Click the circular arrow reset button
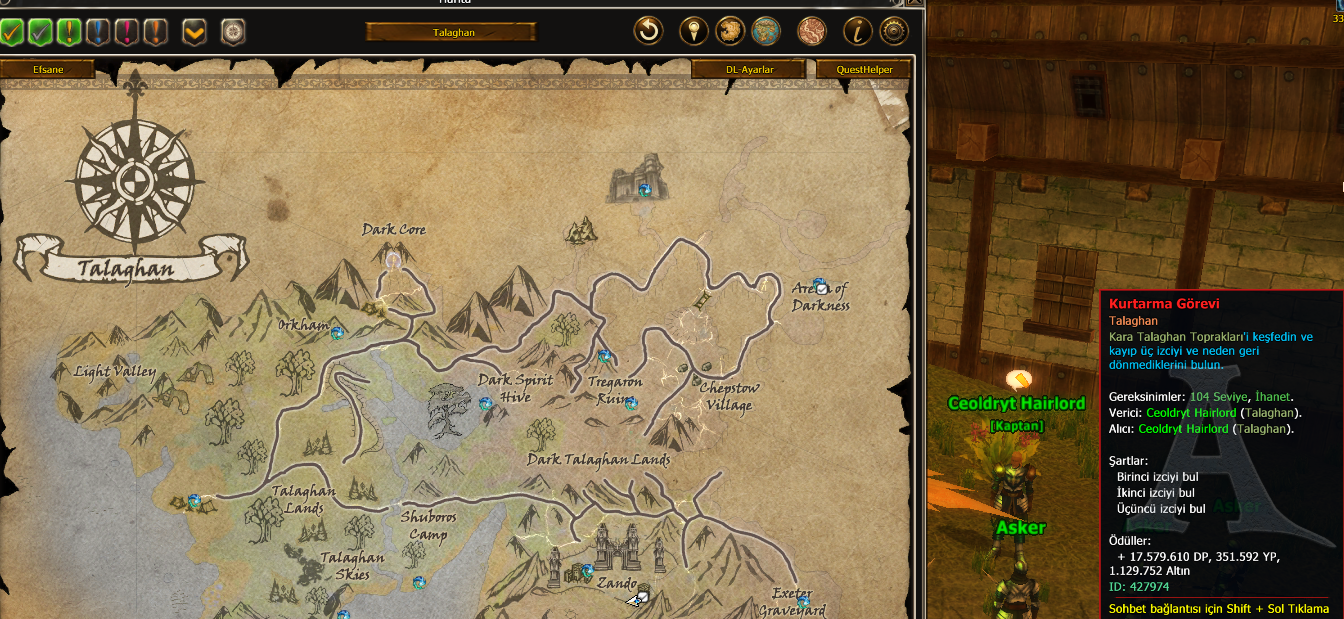This screenshot has width=1344, height=619. coord(648,31)
